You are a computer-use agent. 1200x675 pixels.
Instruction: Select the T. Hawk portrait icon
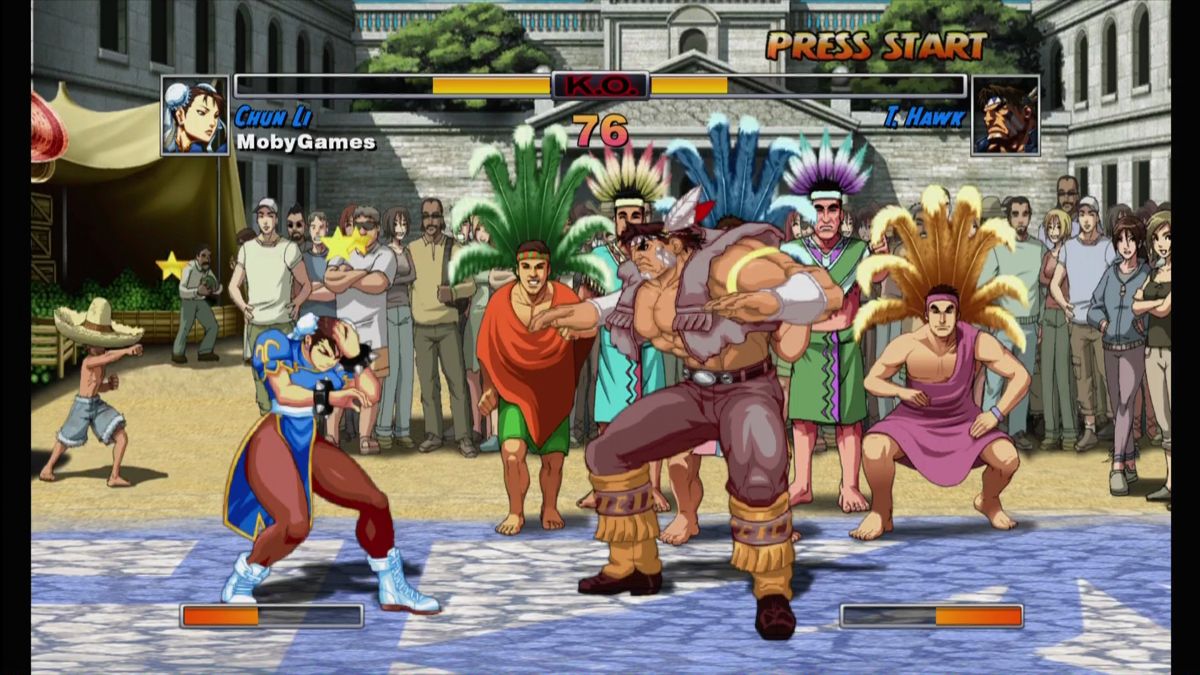[1004, 116]
